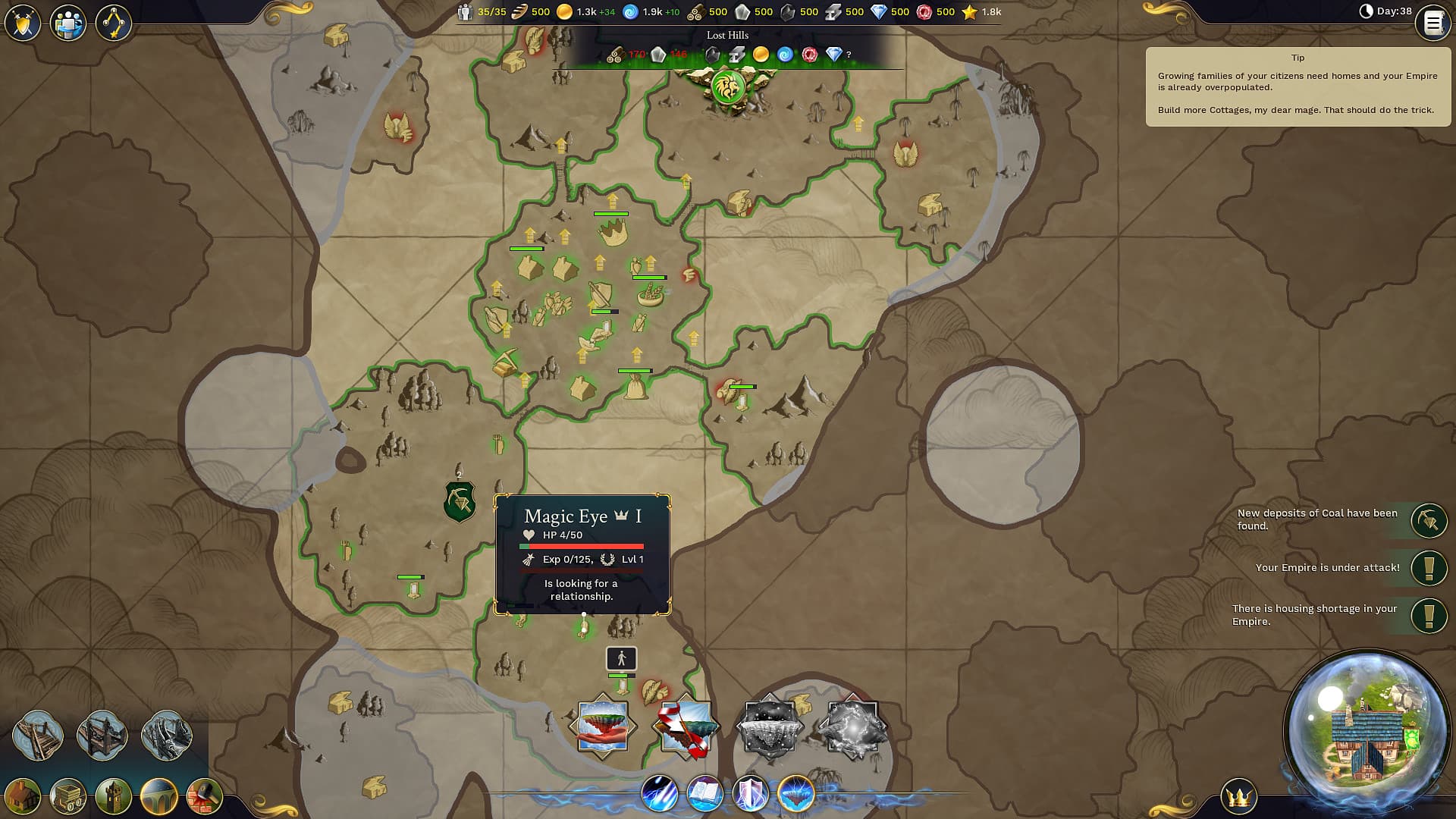
Task: Toggle the wooden bridge blueprint selection
Action: (x=39, y=734)
